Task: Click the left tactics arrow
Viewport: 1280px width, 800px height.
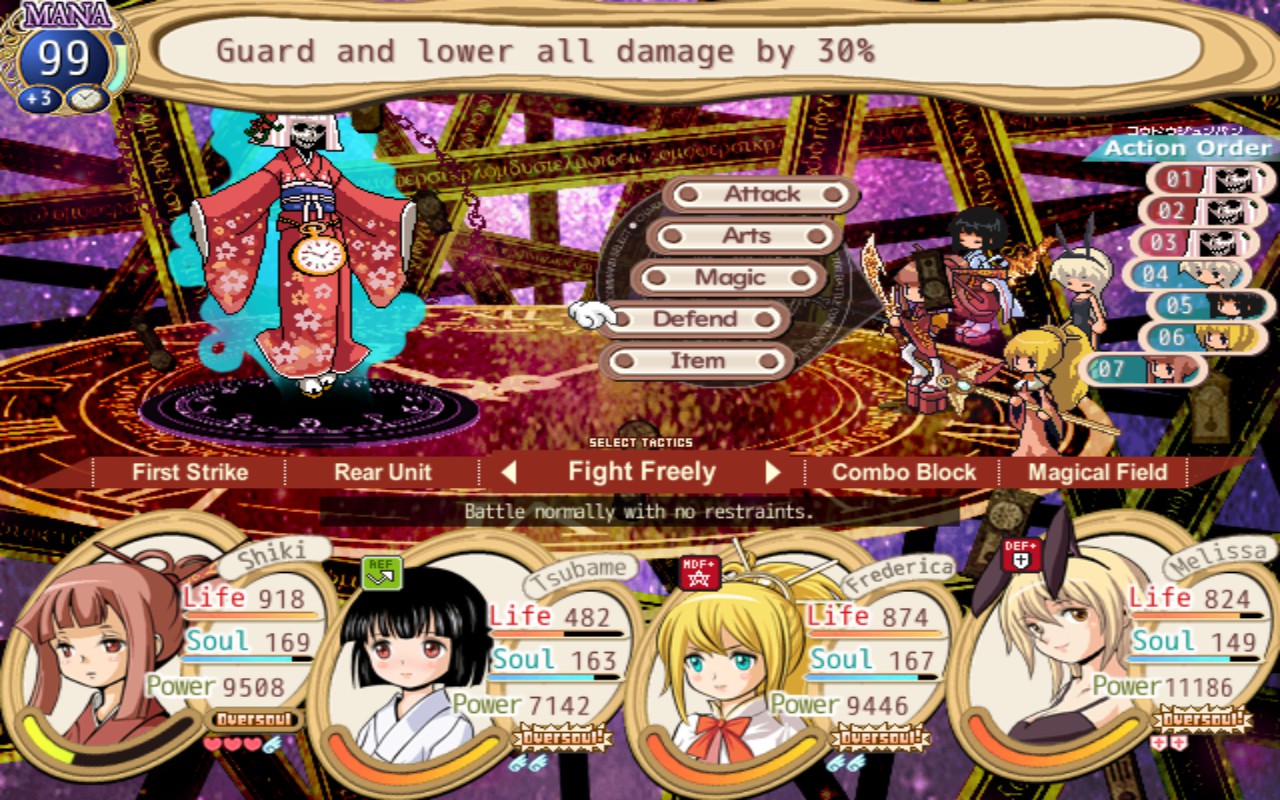Action: pos(508,472)
